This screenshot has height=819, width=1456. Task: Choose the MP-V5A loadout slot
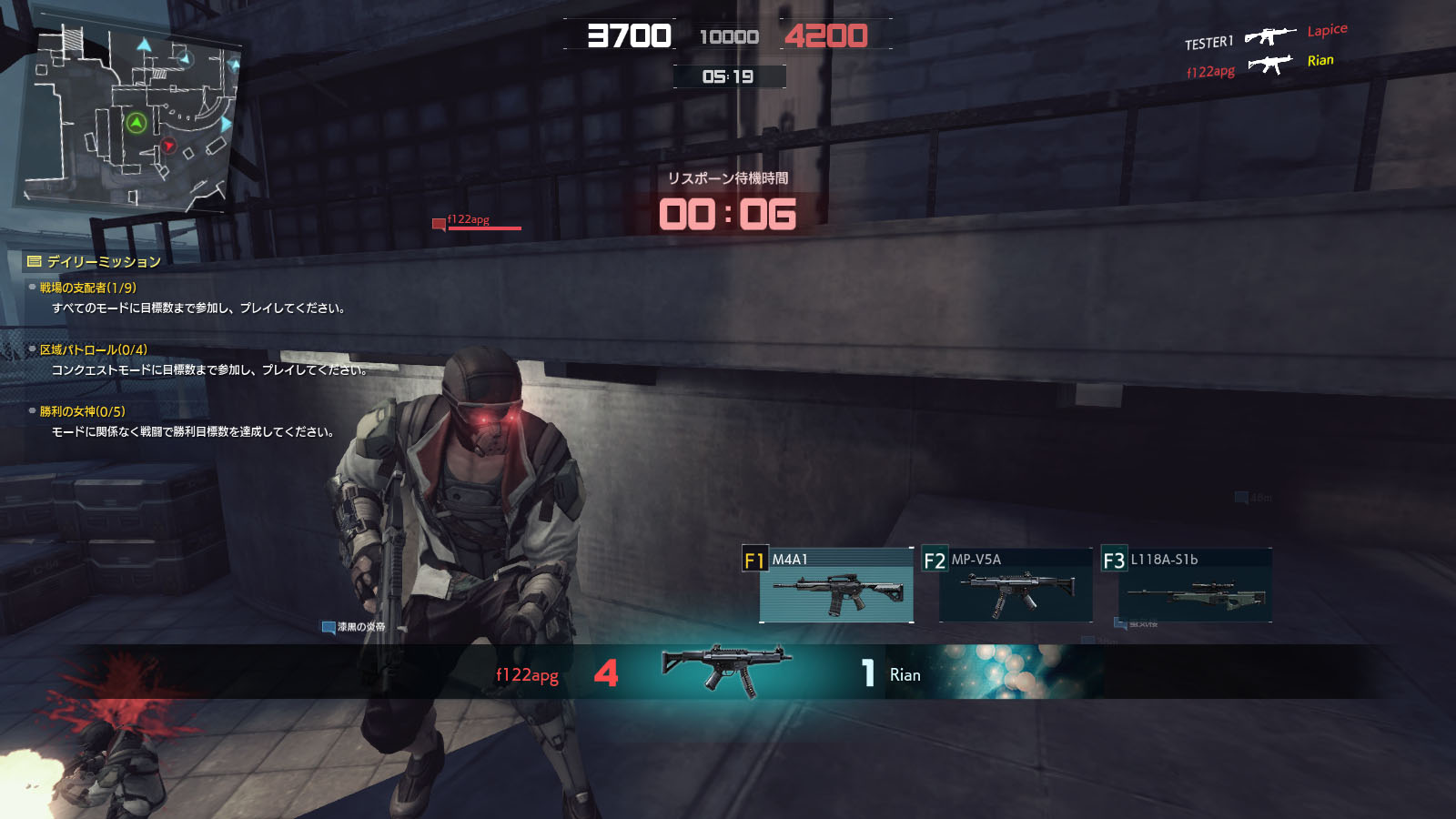pos(1015,587)
